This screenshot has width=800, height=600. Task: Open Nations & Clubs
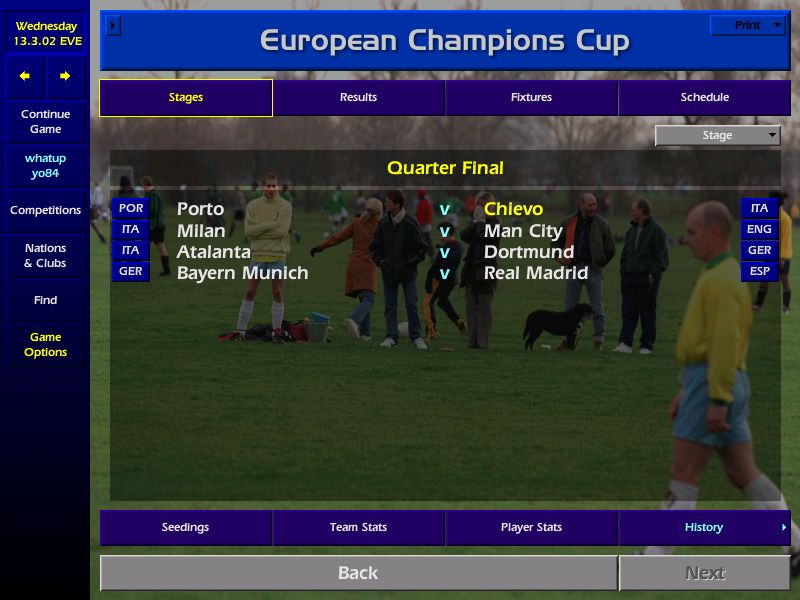pyautogui.click(x=45, y=255)
